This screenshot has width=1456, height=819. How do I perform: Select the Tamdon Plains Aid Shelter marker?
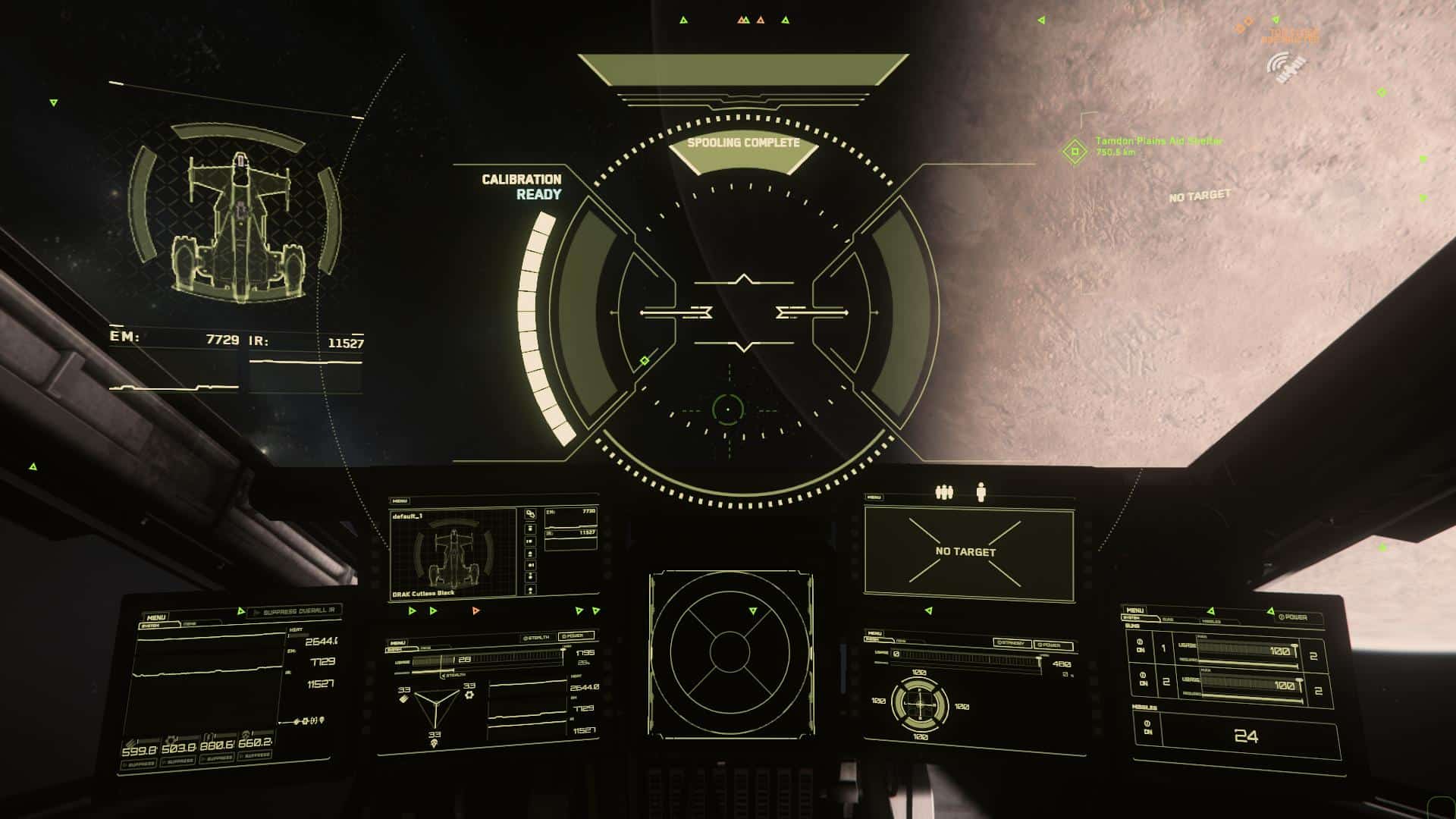point(1075,151)
